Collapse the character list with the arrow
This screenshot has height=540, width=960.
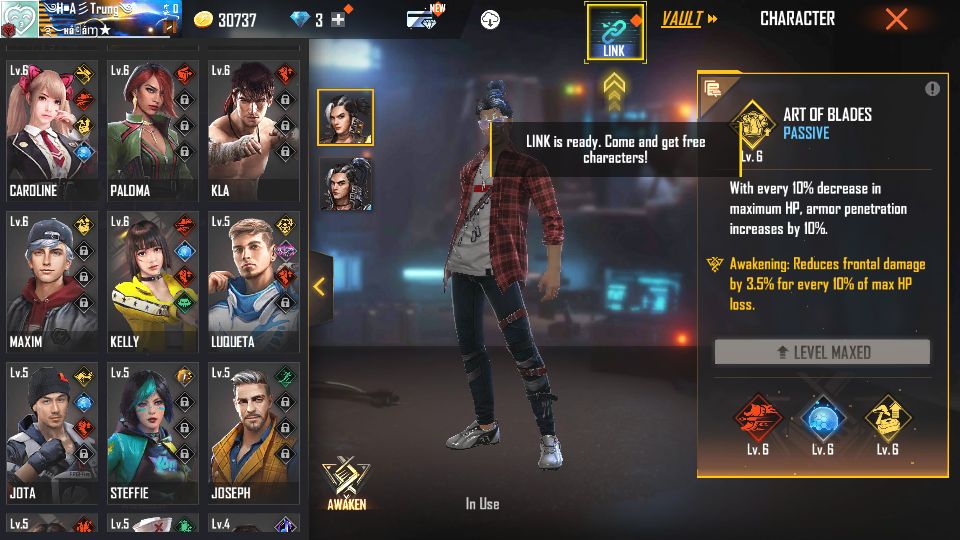pos(319,287)
